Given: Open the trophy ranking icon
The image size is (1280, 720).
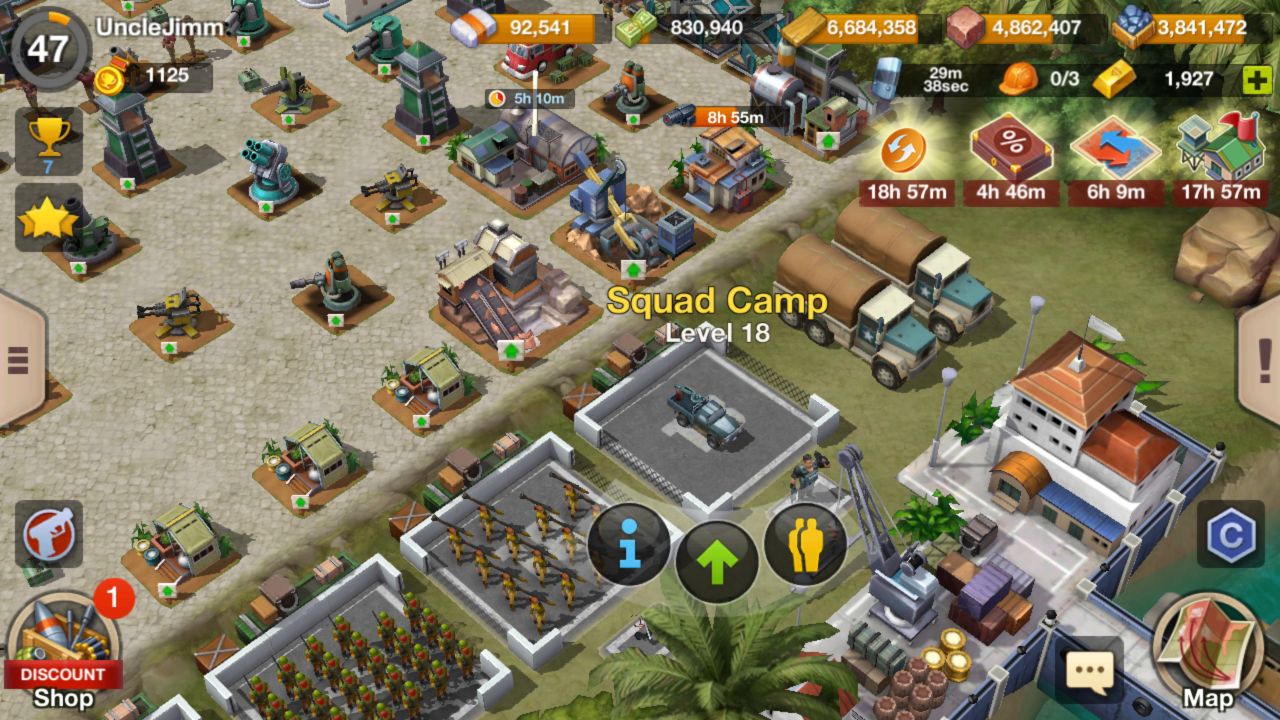Looking at the screenshot, I should 48,141.
